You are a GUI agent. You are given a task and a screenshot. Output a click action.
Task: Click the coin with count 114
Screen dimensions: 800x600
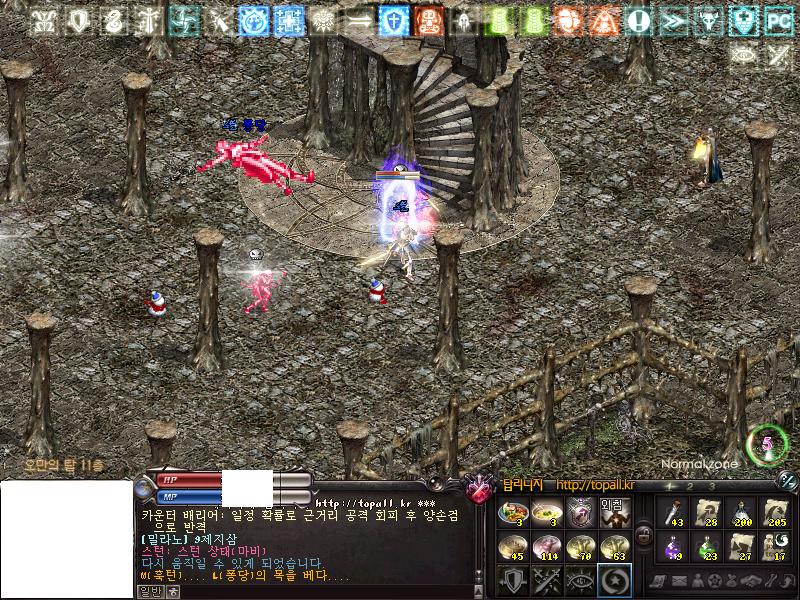(546, 546)
